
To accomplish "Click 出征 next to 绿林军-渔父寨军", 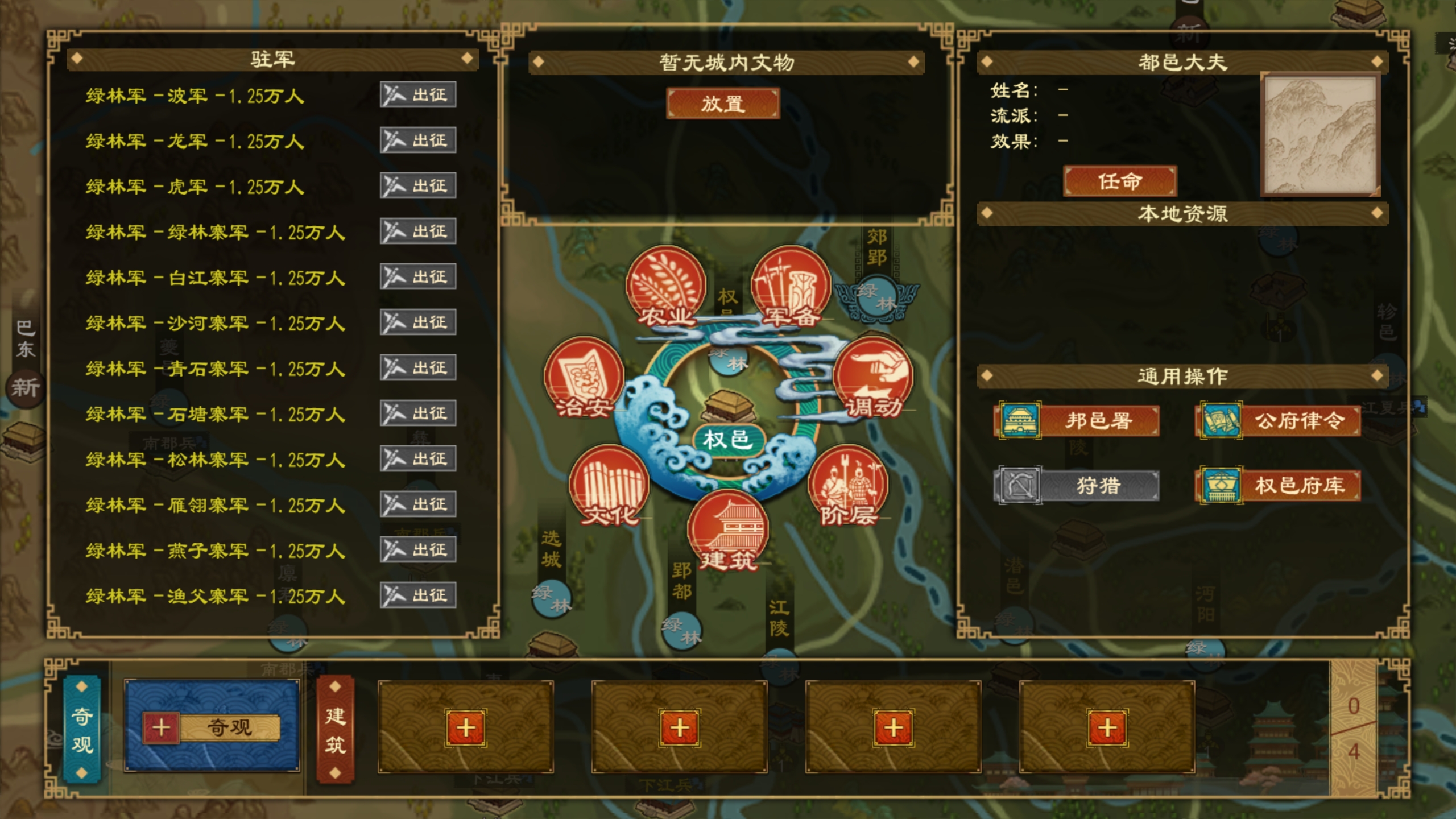I will (x=418, y=595).
